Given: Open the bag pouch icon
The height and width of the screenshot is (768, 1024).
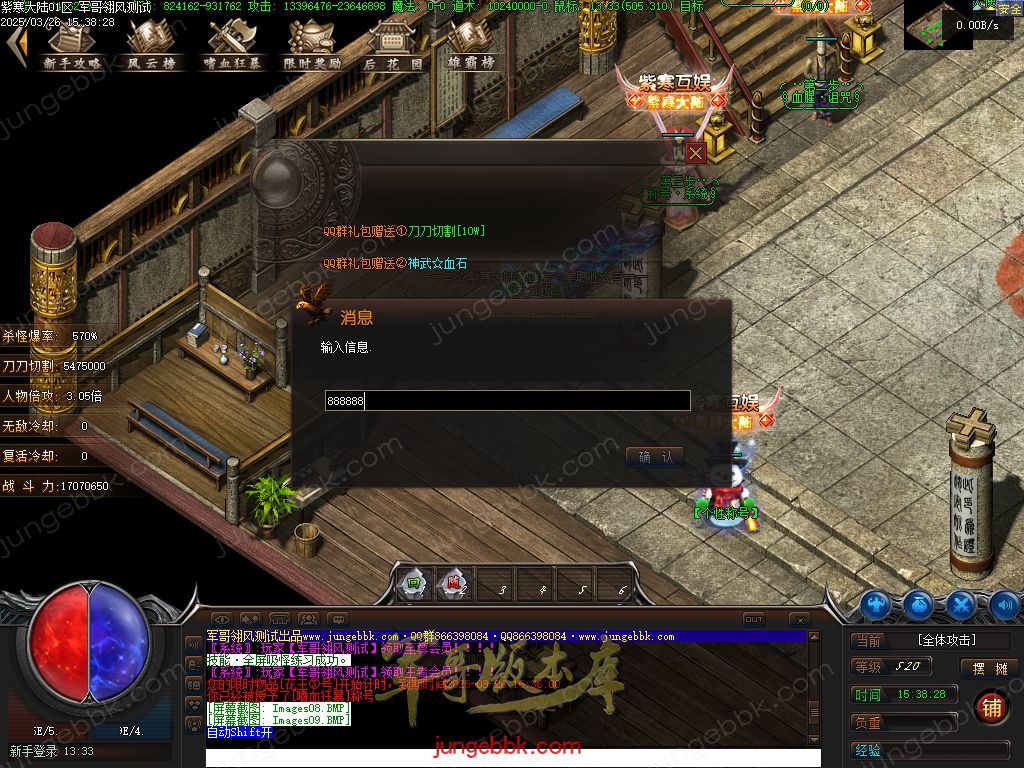Looking at the screenshot, I should coord(918,605).
